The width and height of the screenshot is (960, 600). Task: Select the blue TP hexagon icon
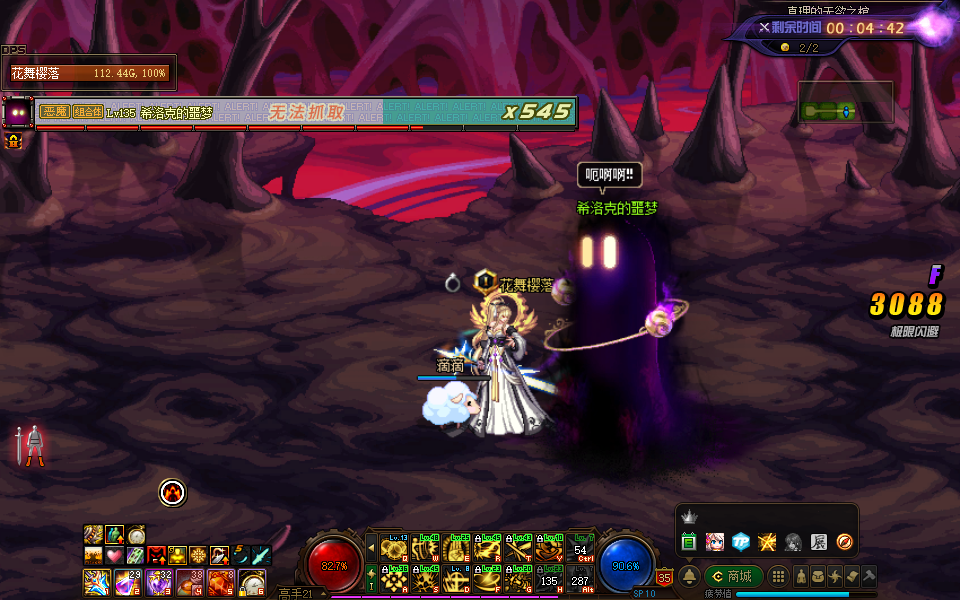740,542
